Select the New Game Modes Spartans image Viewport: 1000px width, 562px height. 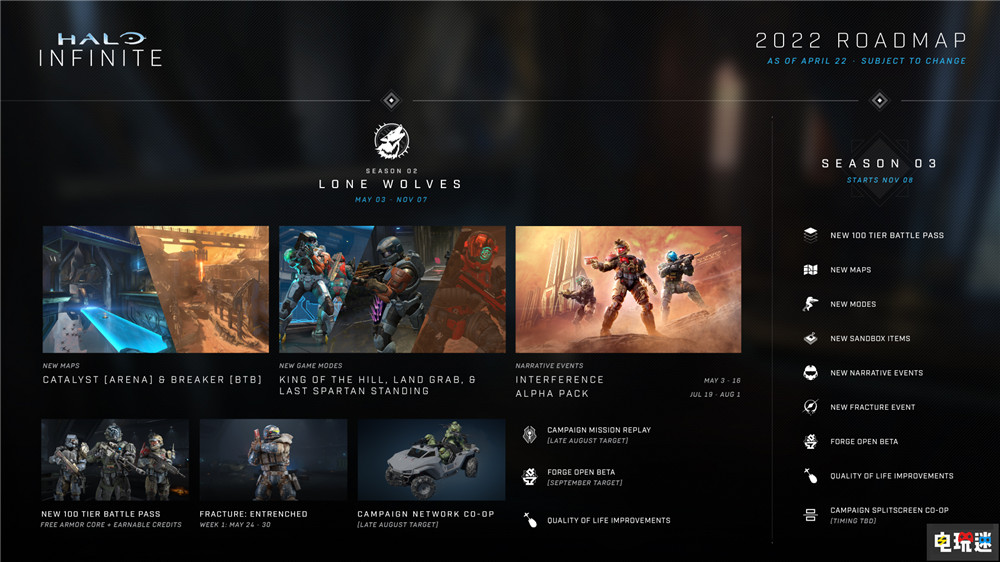[x=392, y=289]
